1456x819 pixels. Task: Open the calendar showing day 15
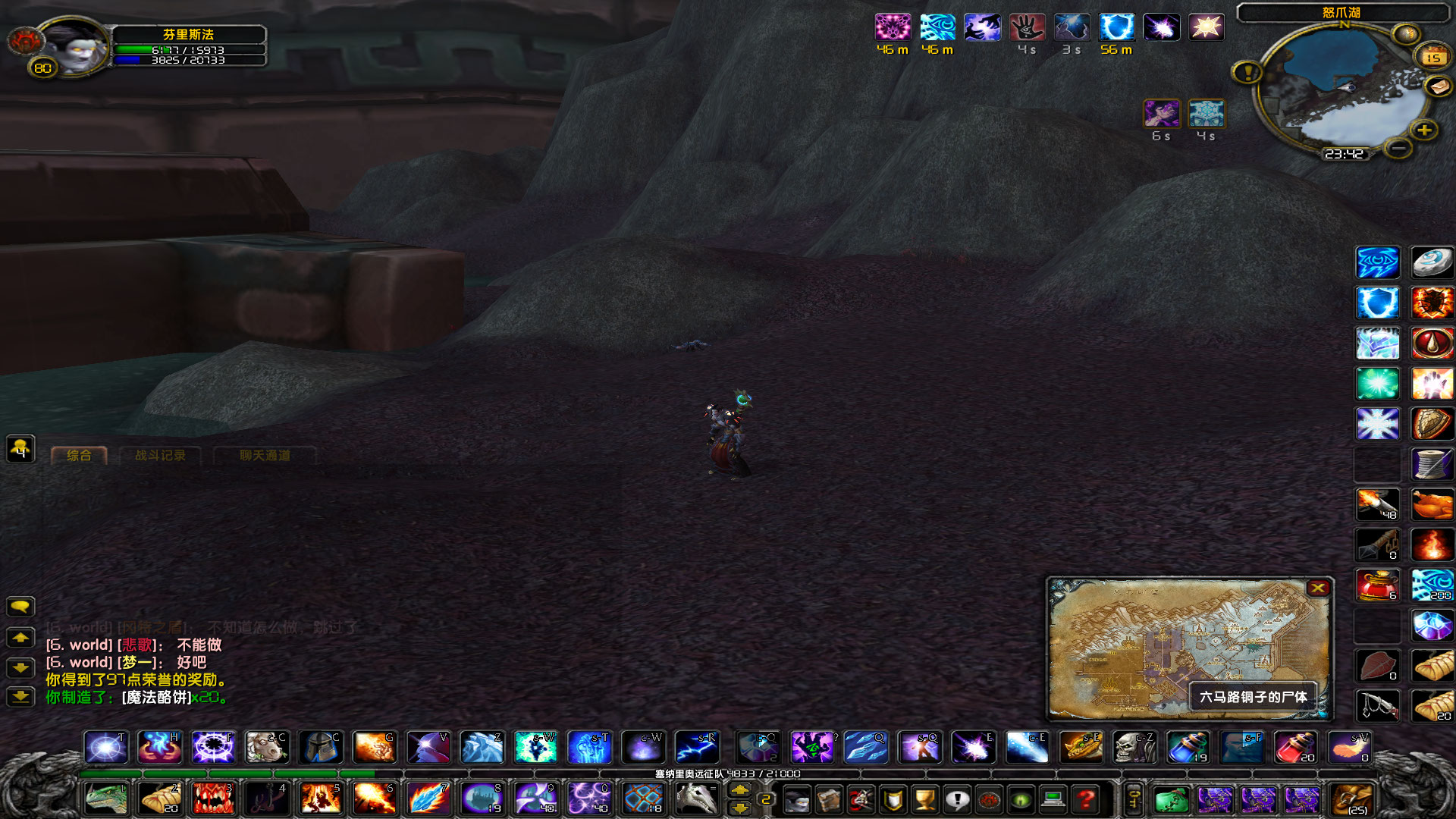pyautogui.click(x=1433, y=57)
